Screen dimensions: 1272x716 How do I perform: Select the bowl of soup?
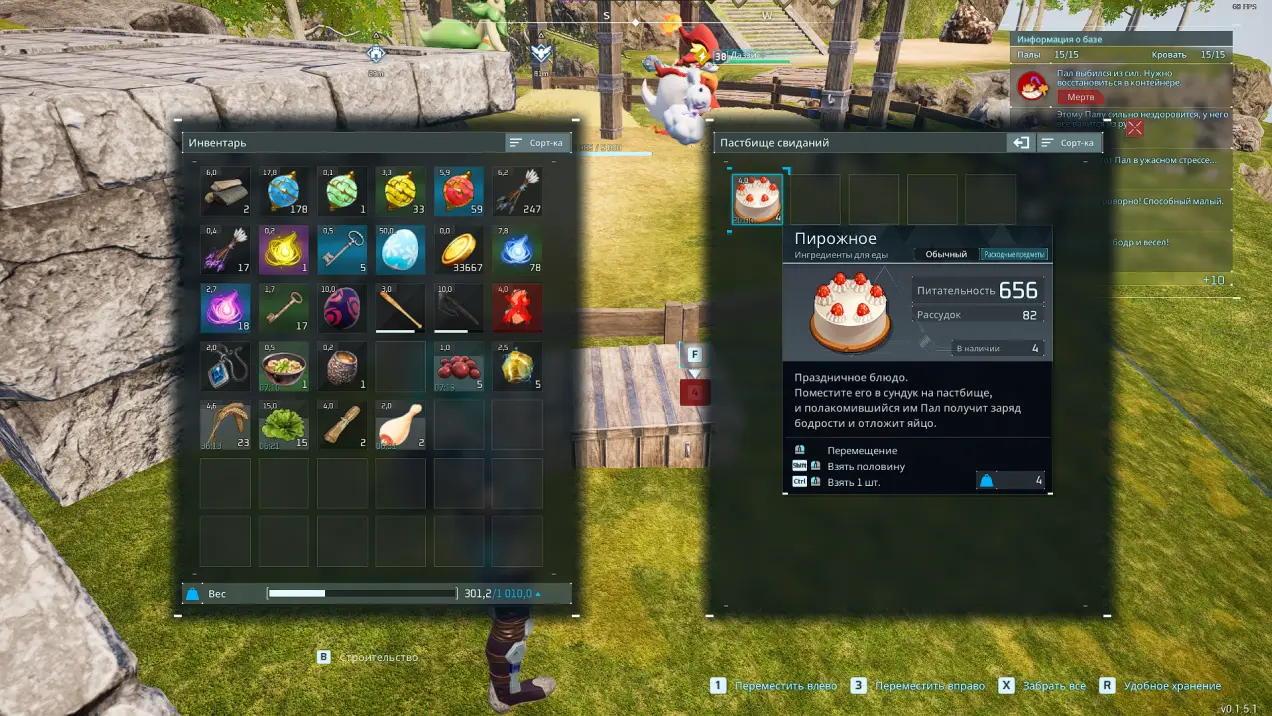coord(284,366)
